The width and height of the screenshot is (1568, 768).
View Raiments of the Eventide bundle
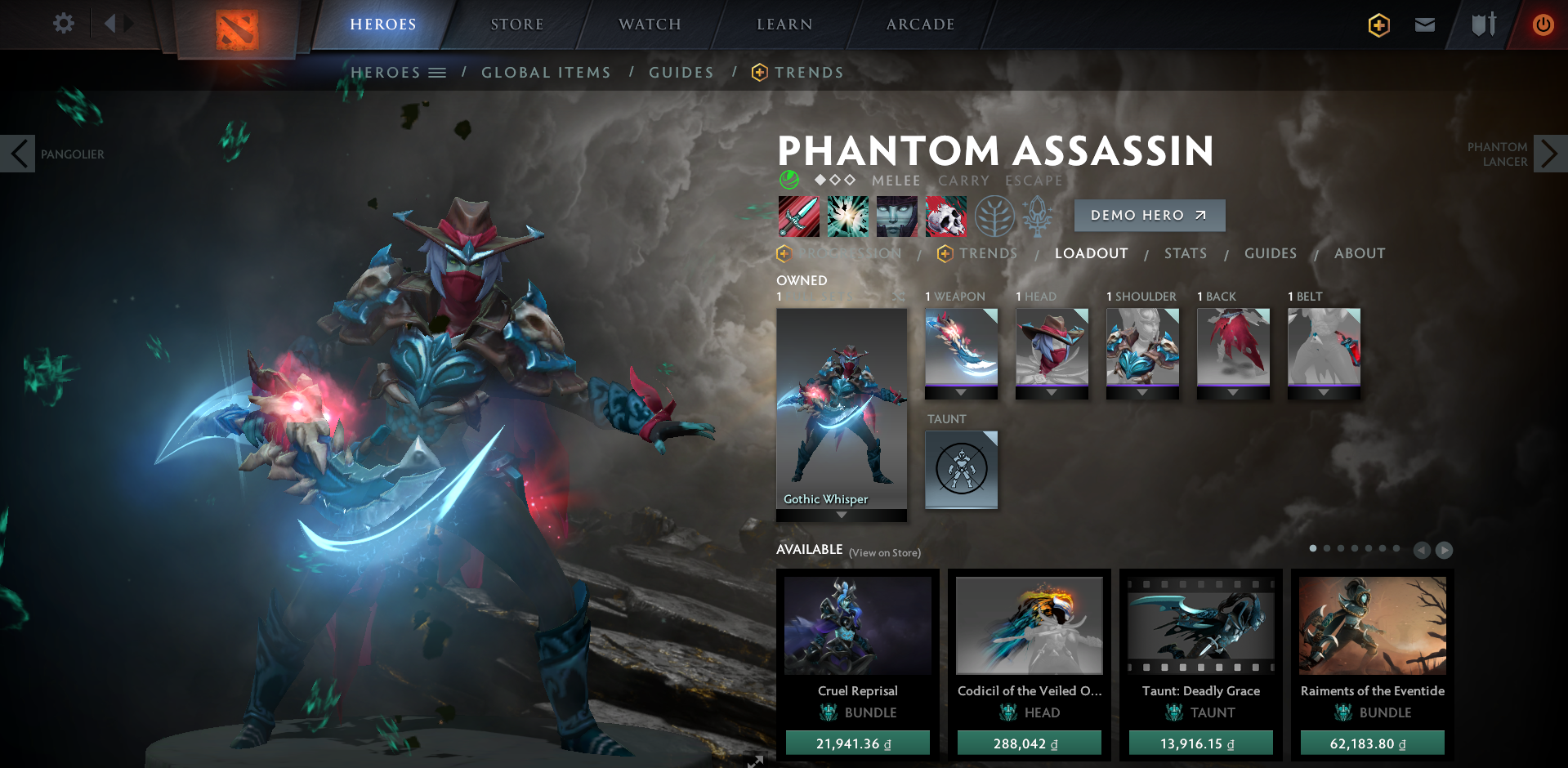pos(1372,627)
